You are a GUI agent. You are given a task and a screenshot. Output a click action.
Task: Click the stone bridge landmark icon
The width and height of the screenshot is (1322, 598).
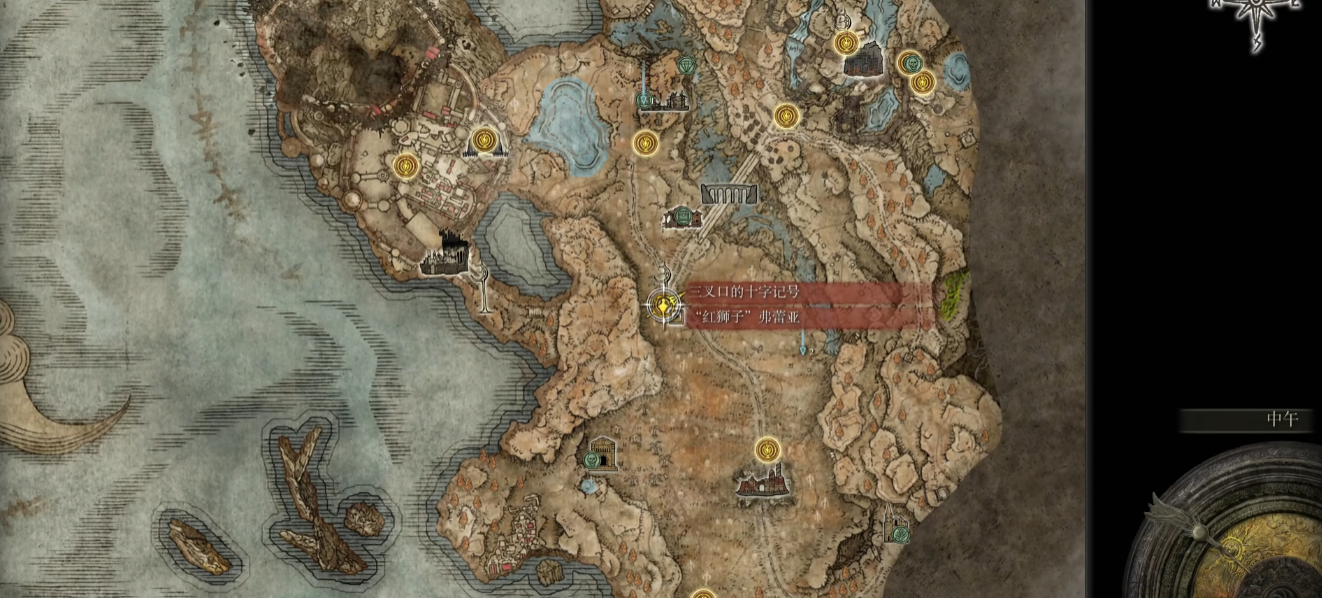(729, 194)
